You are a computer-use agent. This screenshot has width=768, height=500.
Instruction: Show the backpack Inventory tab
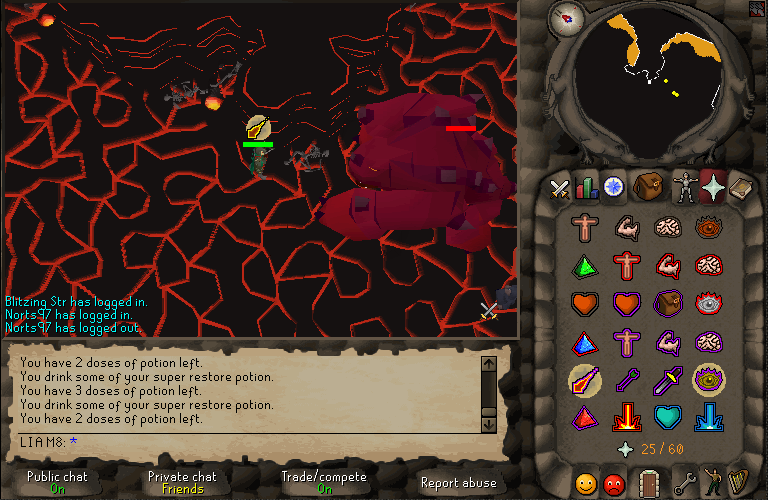tap(648, 187)
